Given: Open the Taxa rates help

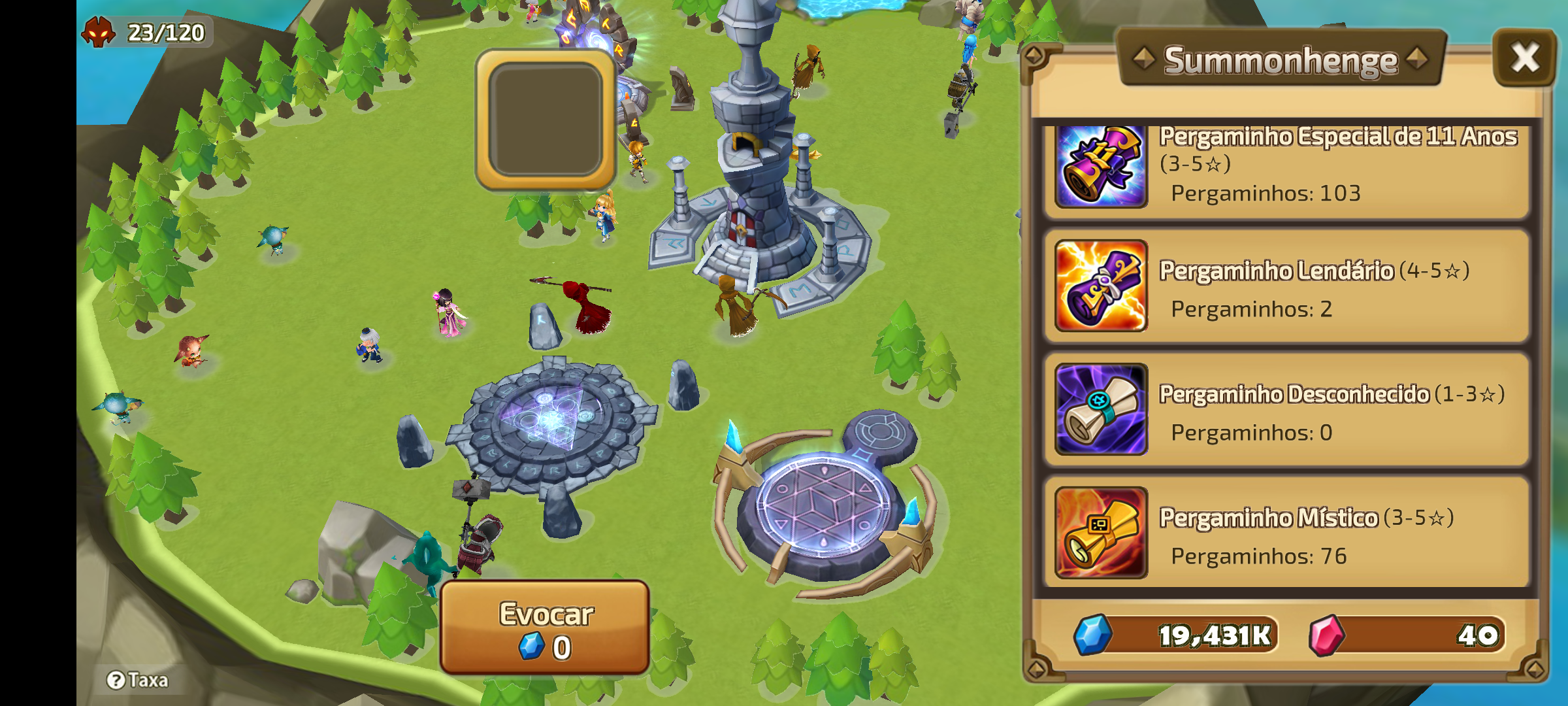Looking at the screenshot, I should 138,681.
